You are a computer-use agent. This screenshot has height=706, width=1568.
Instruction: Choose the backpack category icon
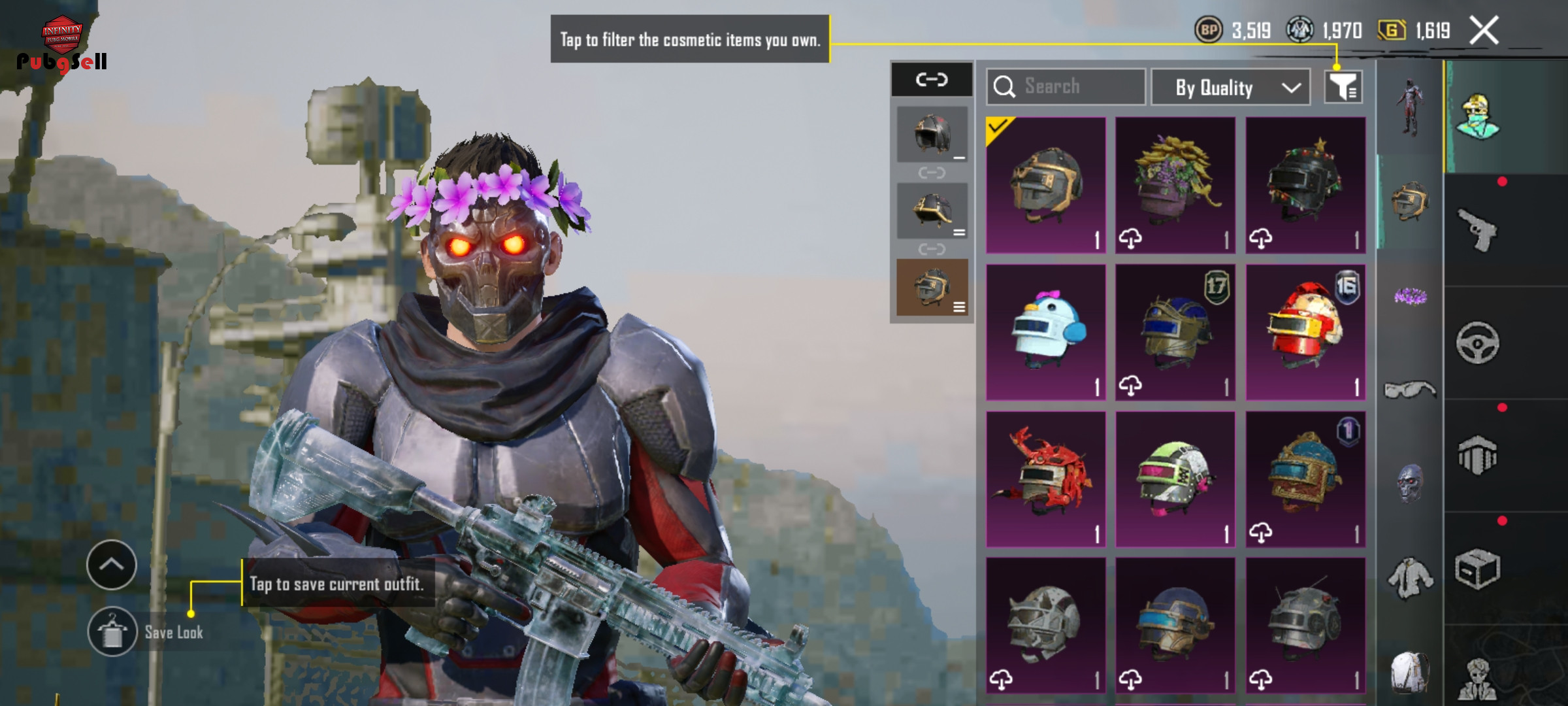point(1410,672)
